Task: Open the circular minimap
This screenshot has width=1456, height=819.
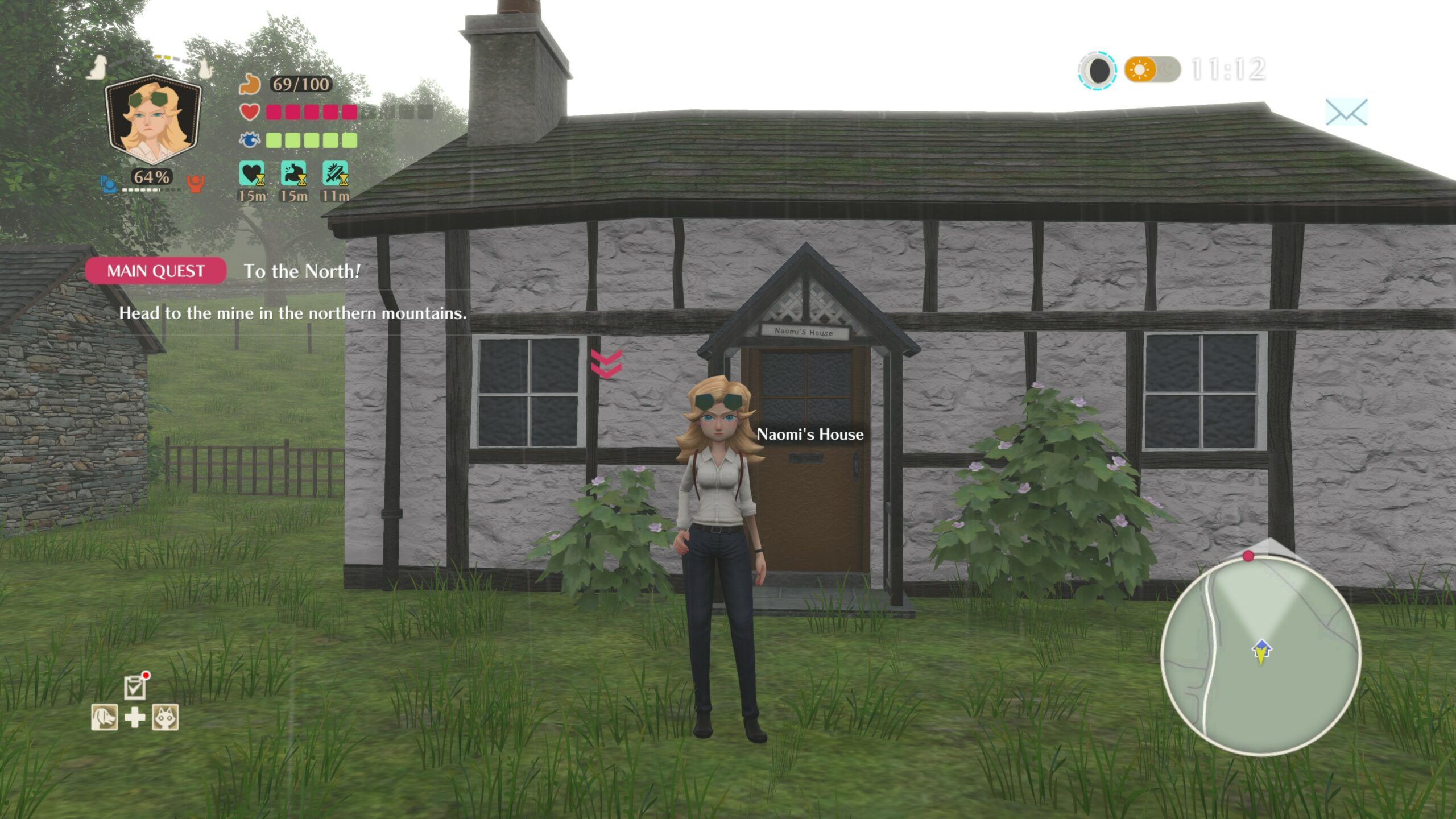Action: 1260,656
